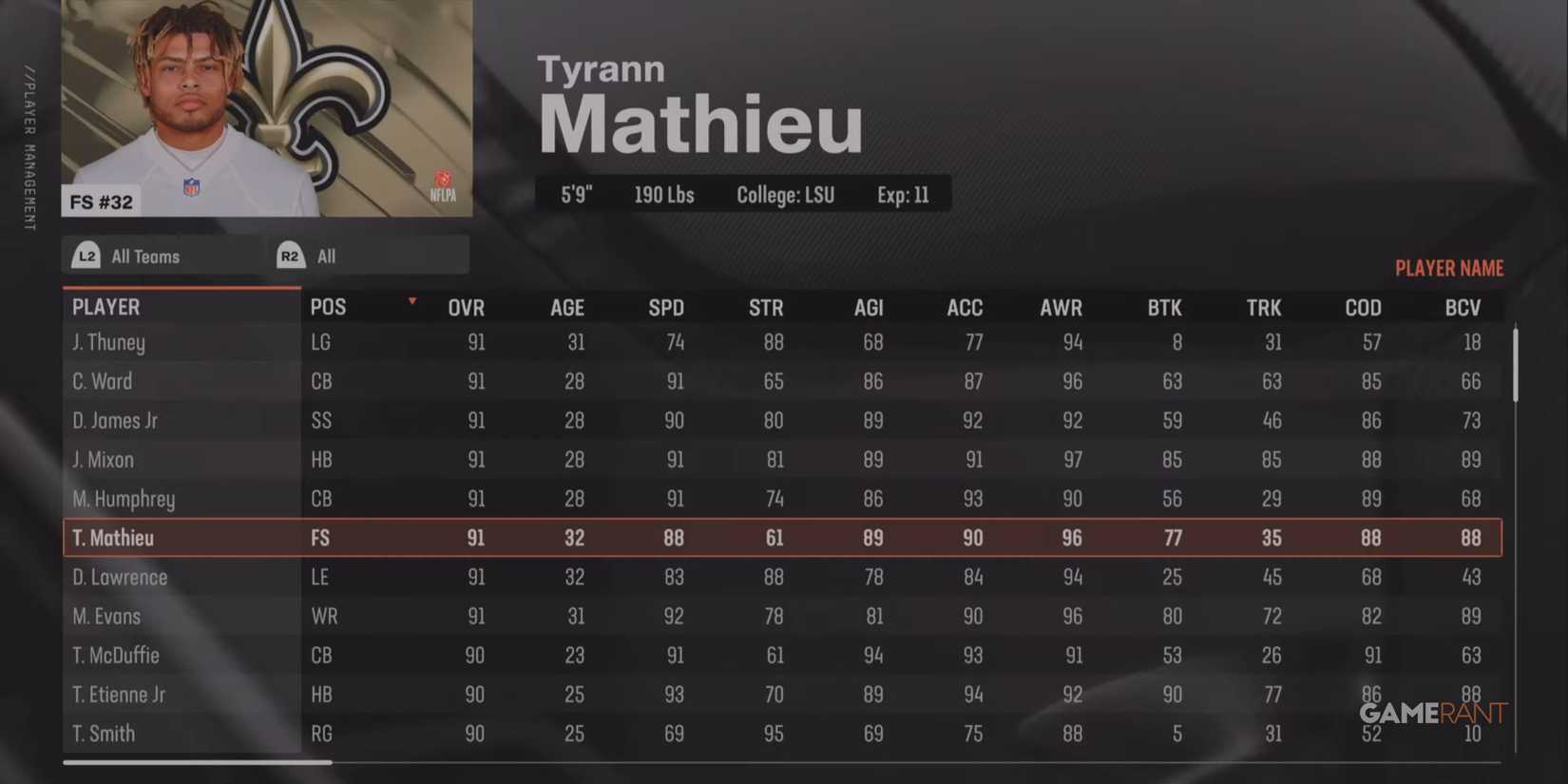Sort players by the OVR column
The width and height of the screenshot is (1568, 784).
coord(466,307)
